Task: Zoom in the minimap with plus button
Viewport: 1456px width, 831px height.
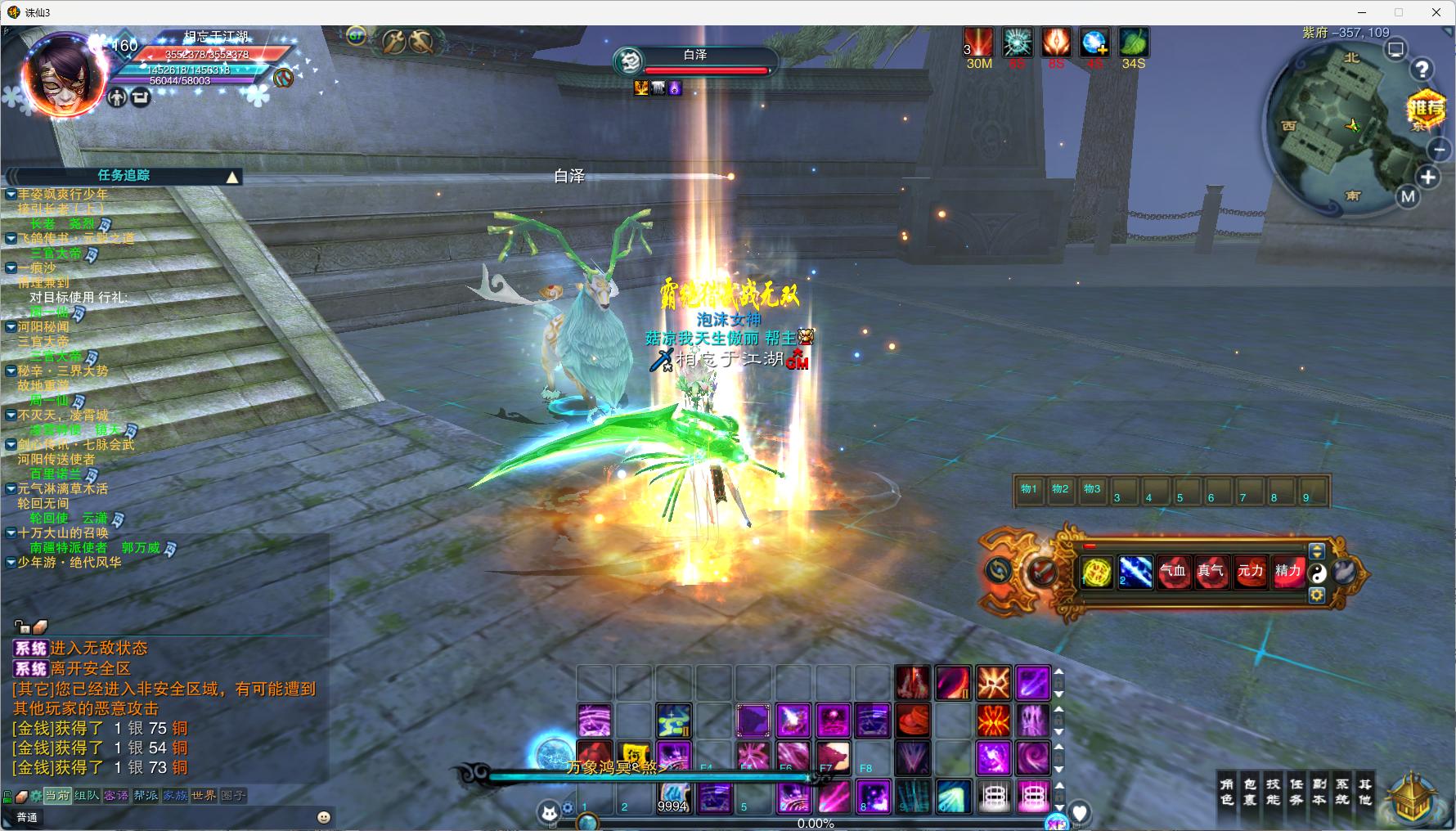Action: [x=1428, y=177]
